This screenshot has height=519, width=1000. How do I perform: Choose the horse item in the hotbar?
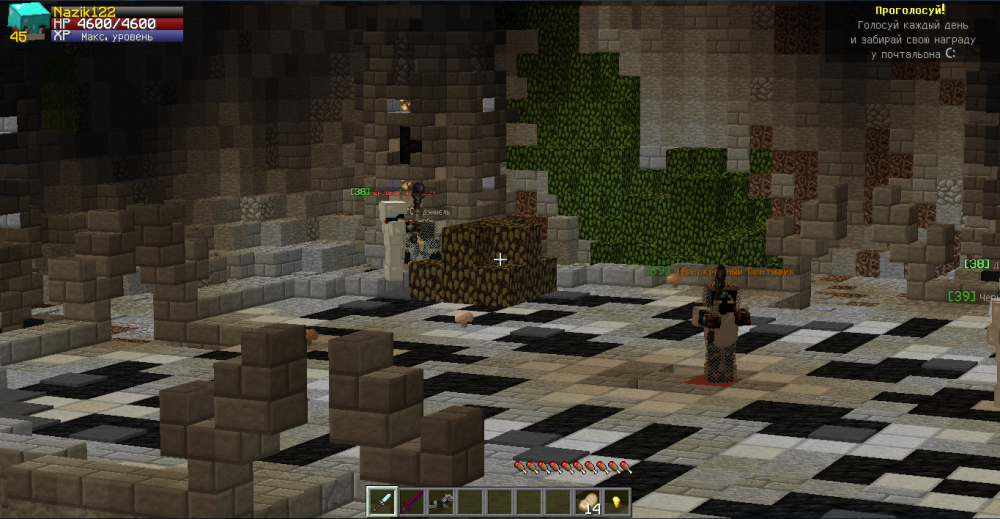click(440, 501)
